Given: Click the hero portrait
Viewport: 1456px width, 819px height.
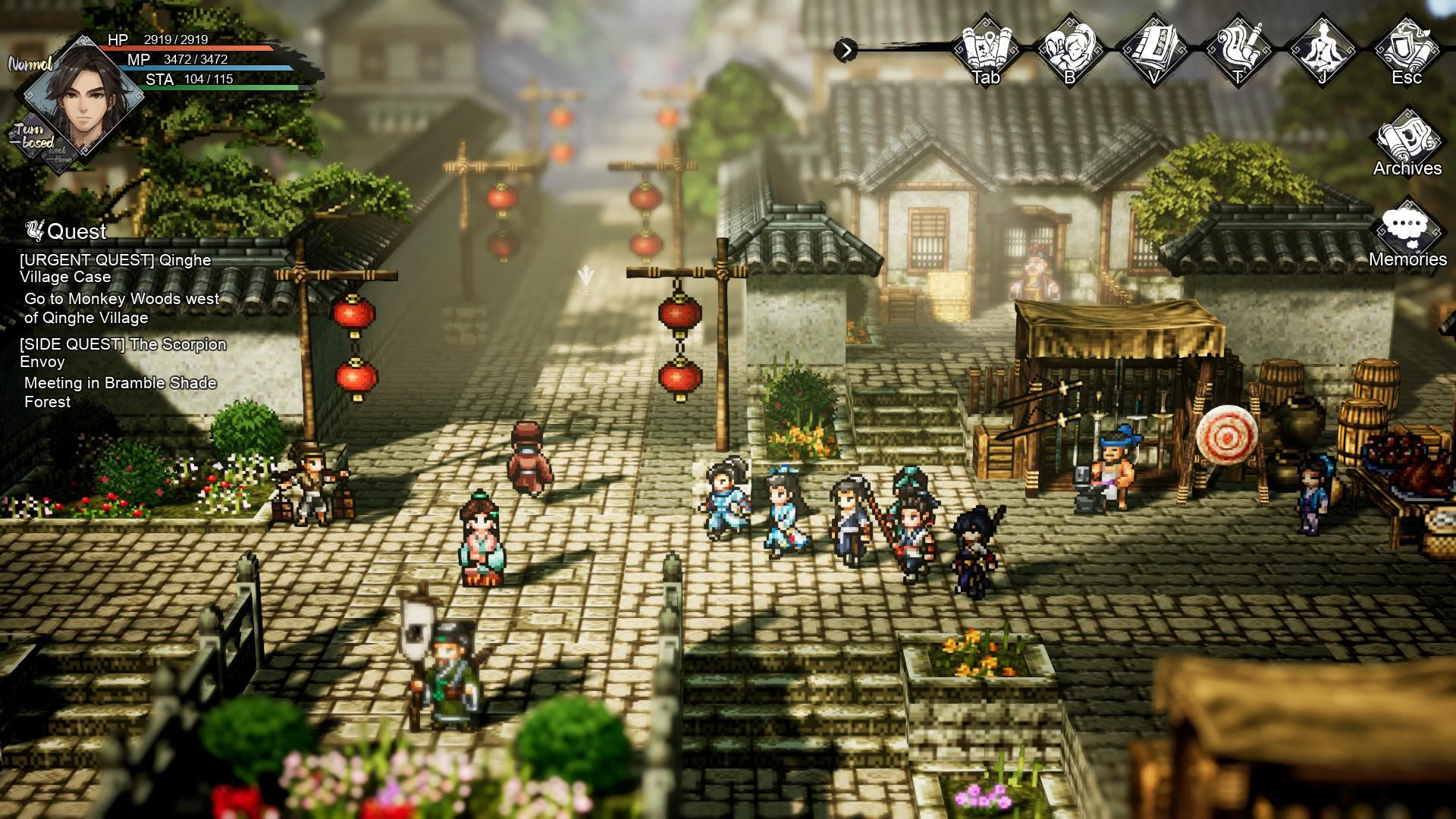Looking at the screenshot, I should point(83,99).
